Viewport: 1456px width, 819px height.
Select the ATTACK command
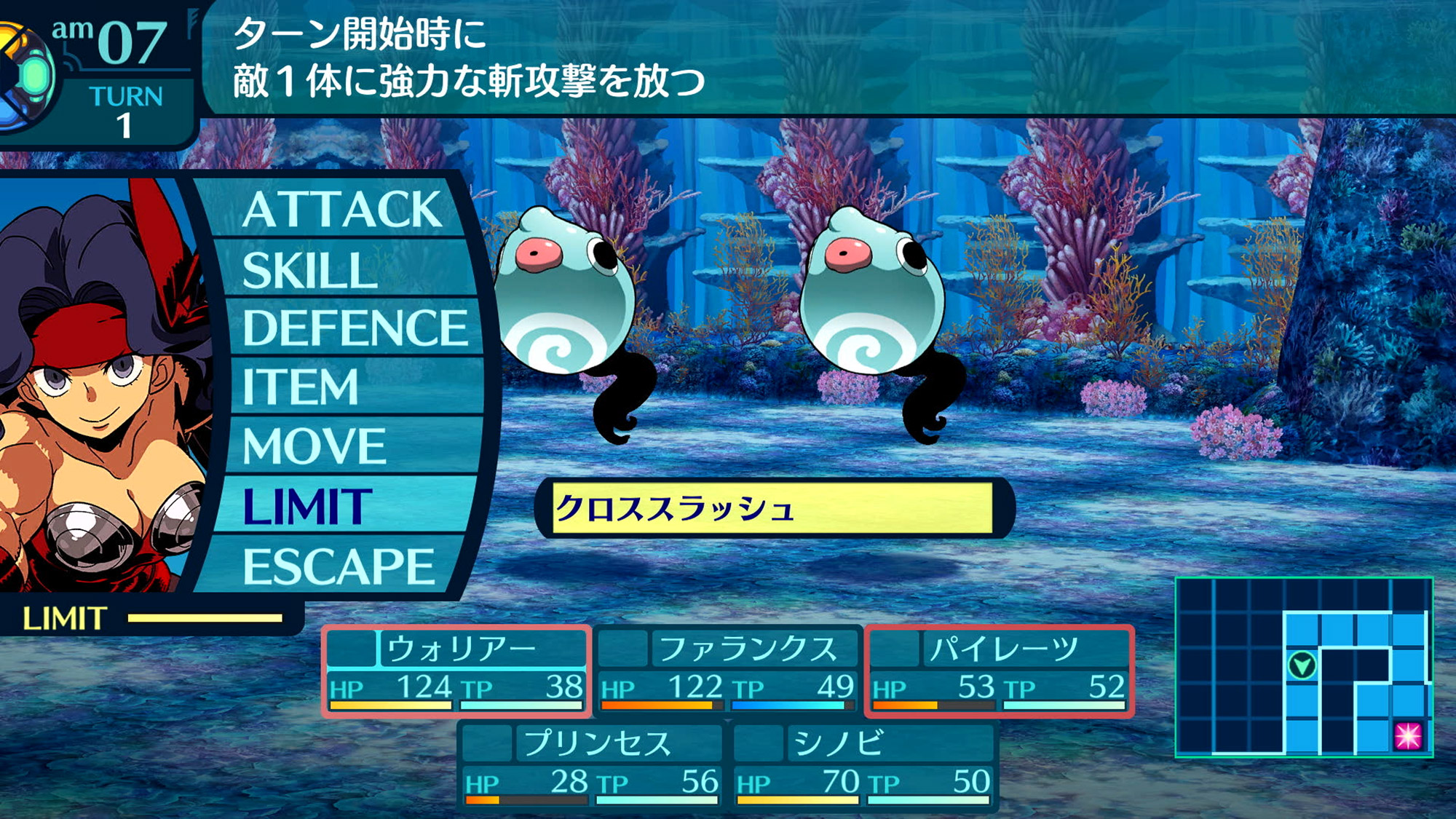pos(342,210)
